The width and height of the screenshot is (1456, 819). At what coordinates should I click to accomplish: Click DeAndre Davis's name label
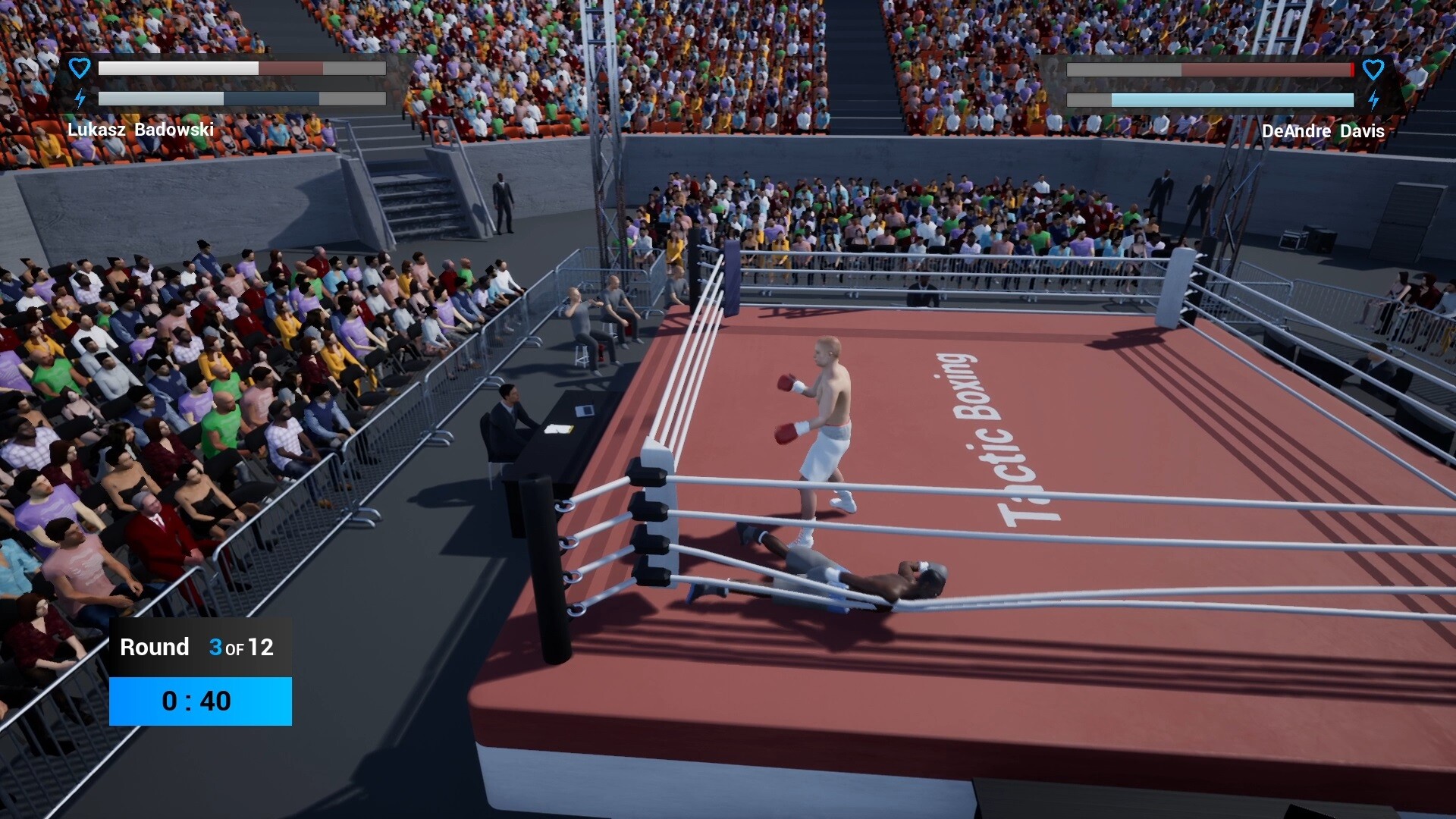click(x=1324, y=131)
